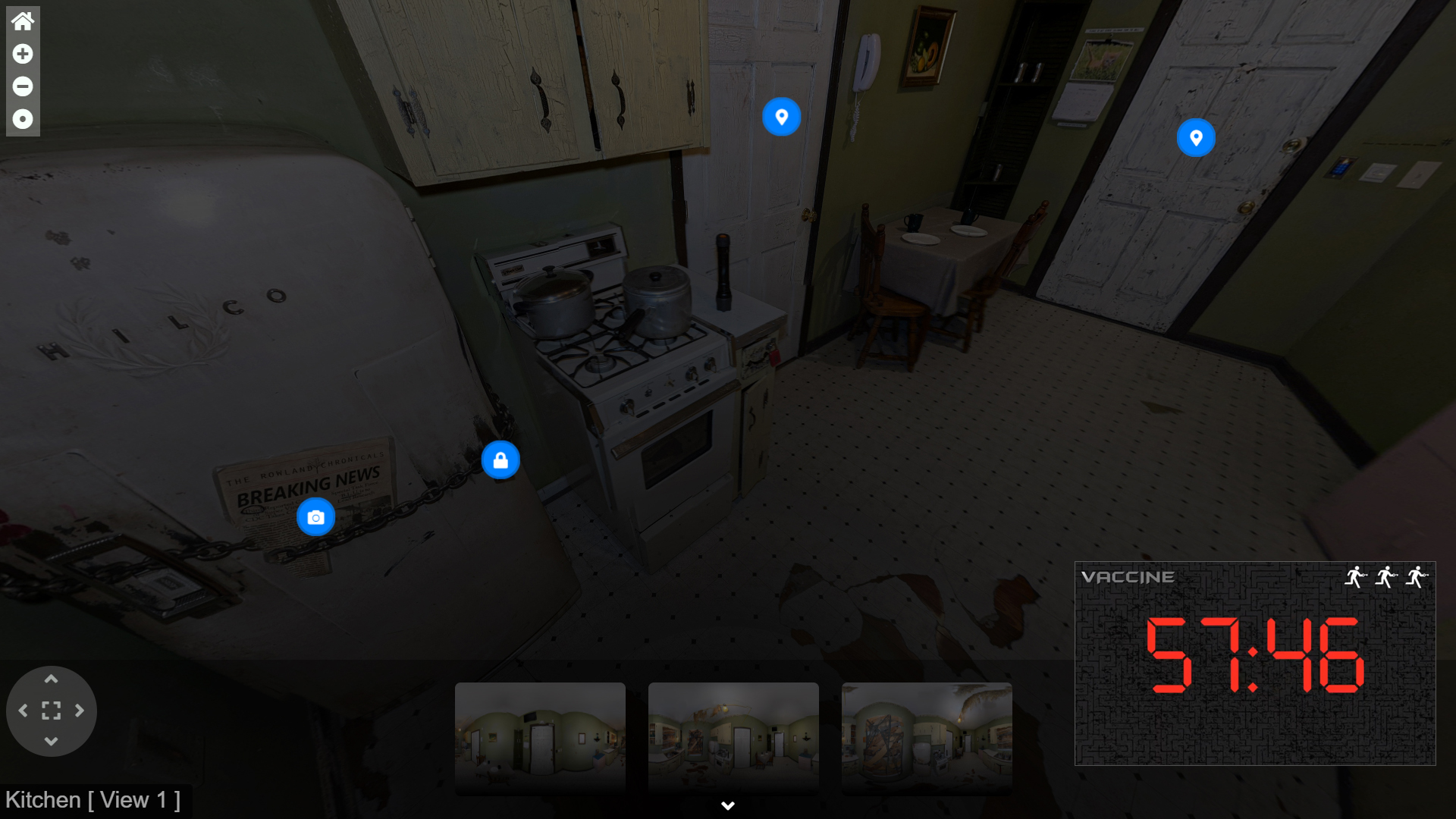Pan down with the navigation pad chevron

pos(51,740)
